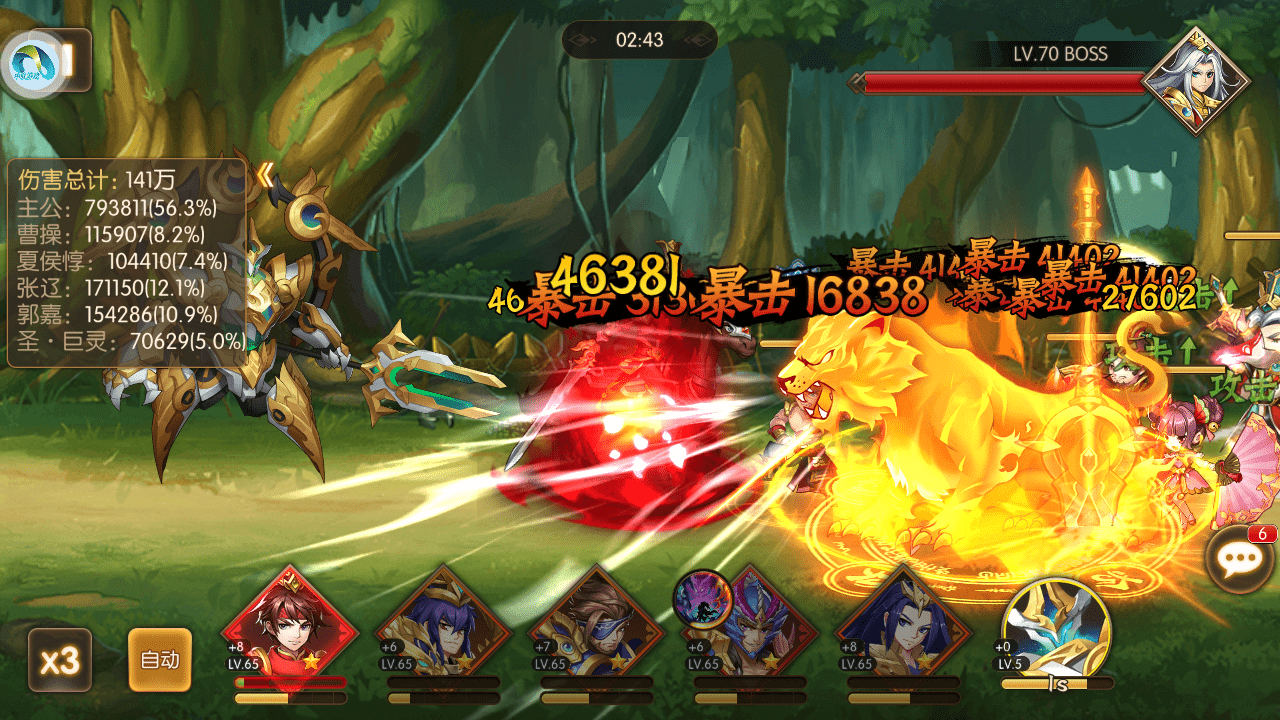Open the chat speech bubble

click(x=1241, y=559)
